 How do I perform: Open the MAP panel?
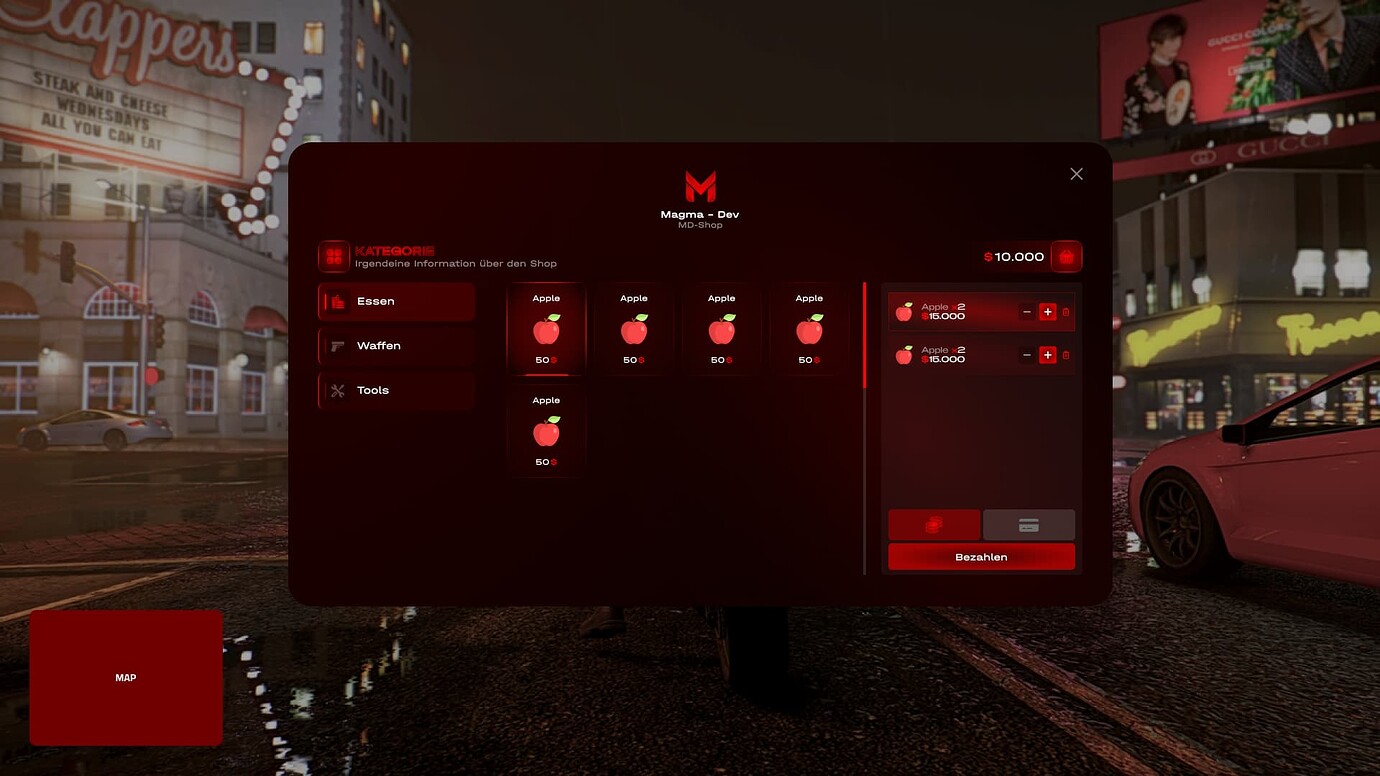pyautogui.click(x=125, y=677)
